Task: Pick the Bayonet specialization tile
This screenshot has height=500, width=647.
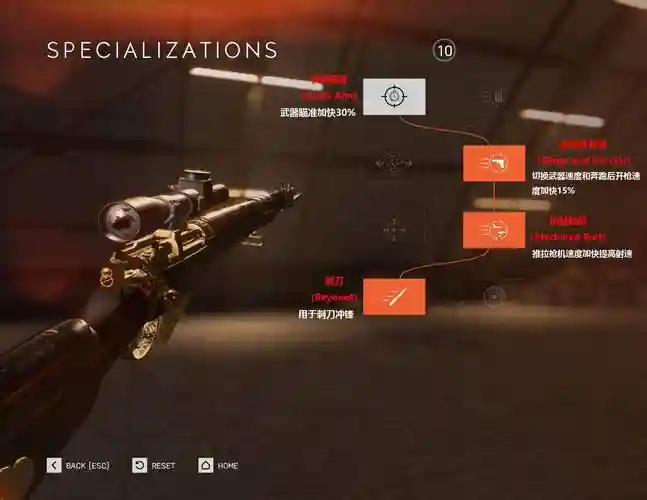Action: [x=394, y=296]
